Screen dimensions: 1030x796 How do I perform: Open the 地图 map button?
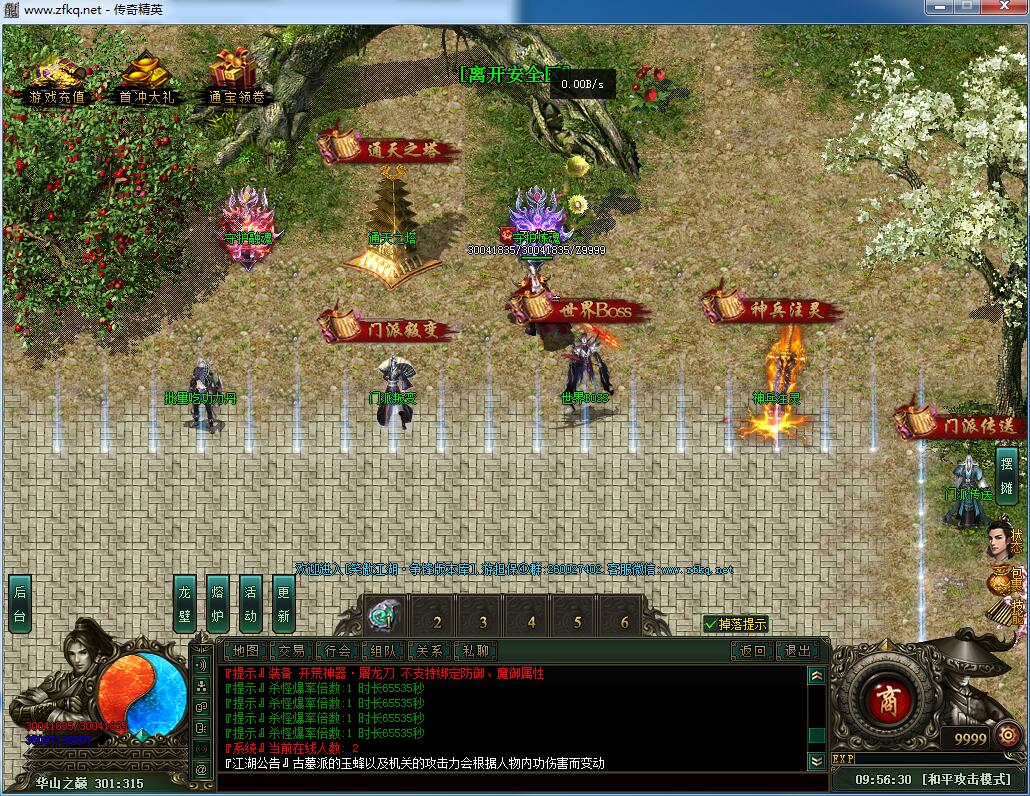[245, 651]
